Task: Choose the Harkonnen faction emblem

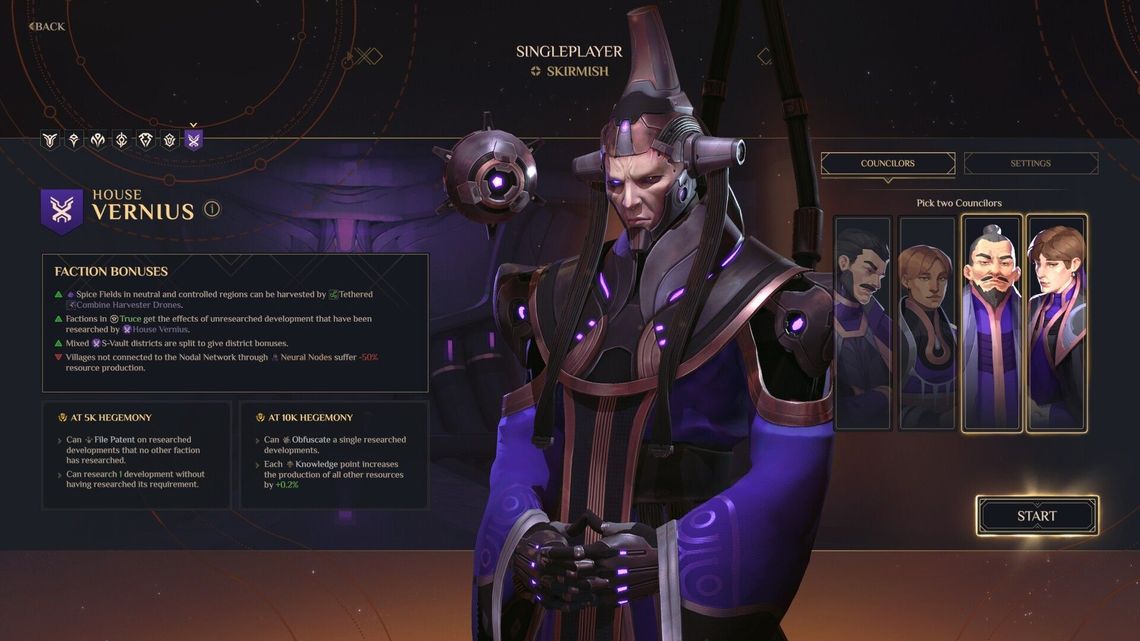Action: pyautogui.click(x=73, y=140)
